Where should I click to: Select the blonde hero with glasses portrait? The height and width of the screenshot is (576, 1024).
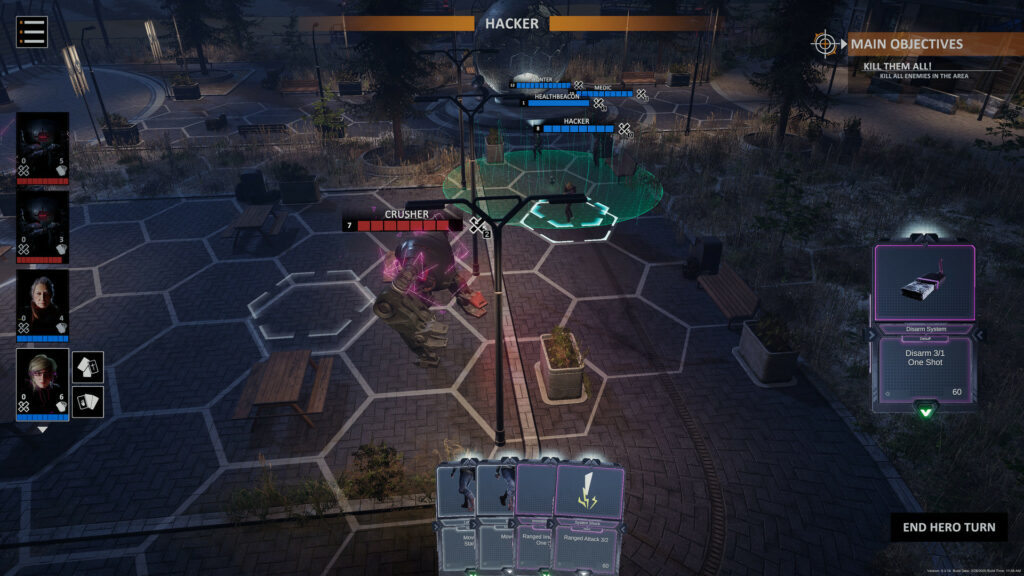point(43,383)
